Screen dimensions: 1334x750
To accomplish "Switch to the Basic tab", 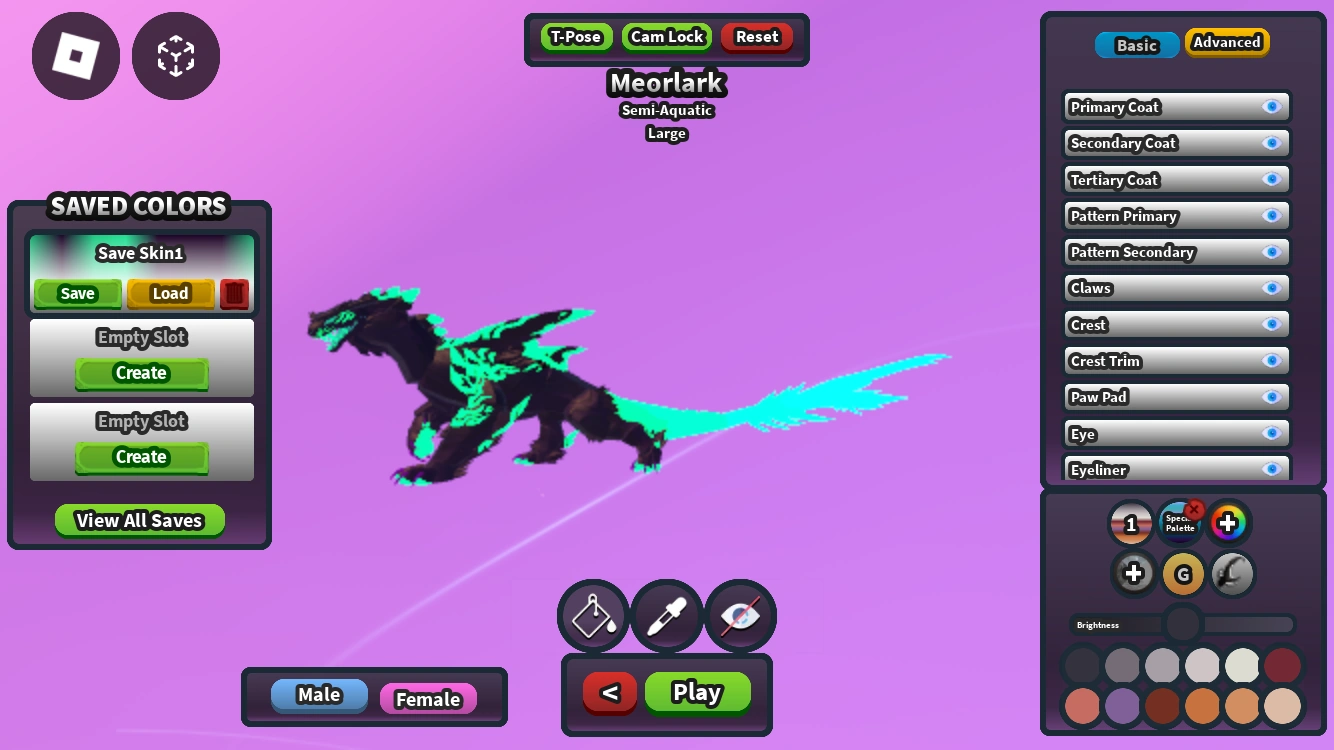I will 1136,45.
